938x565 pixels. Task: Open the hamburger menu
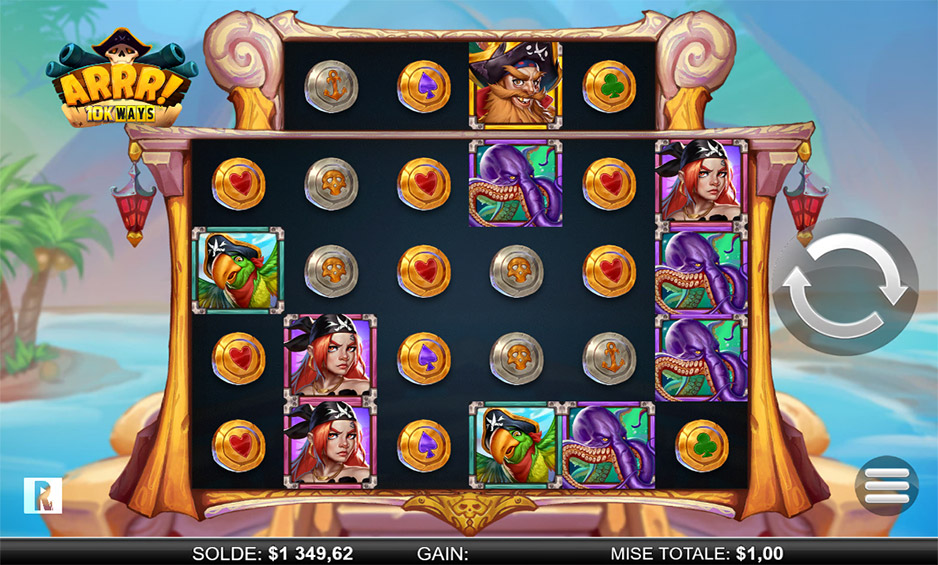click(886, 485)
